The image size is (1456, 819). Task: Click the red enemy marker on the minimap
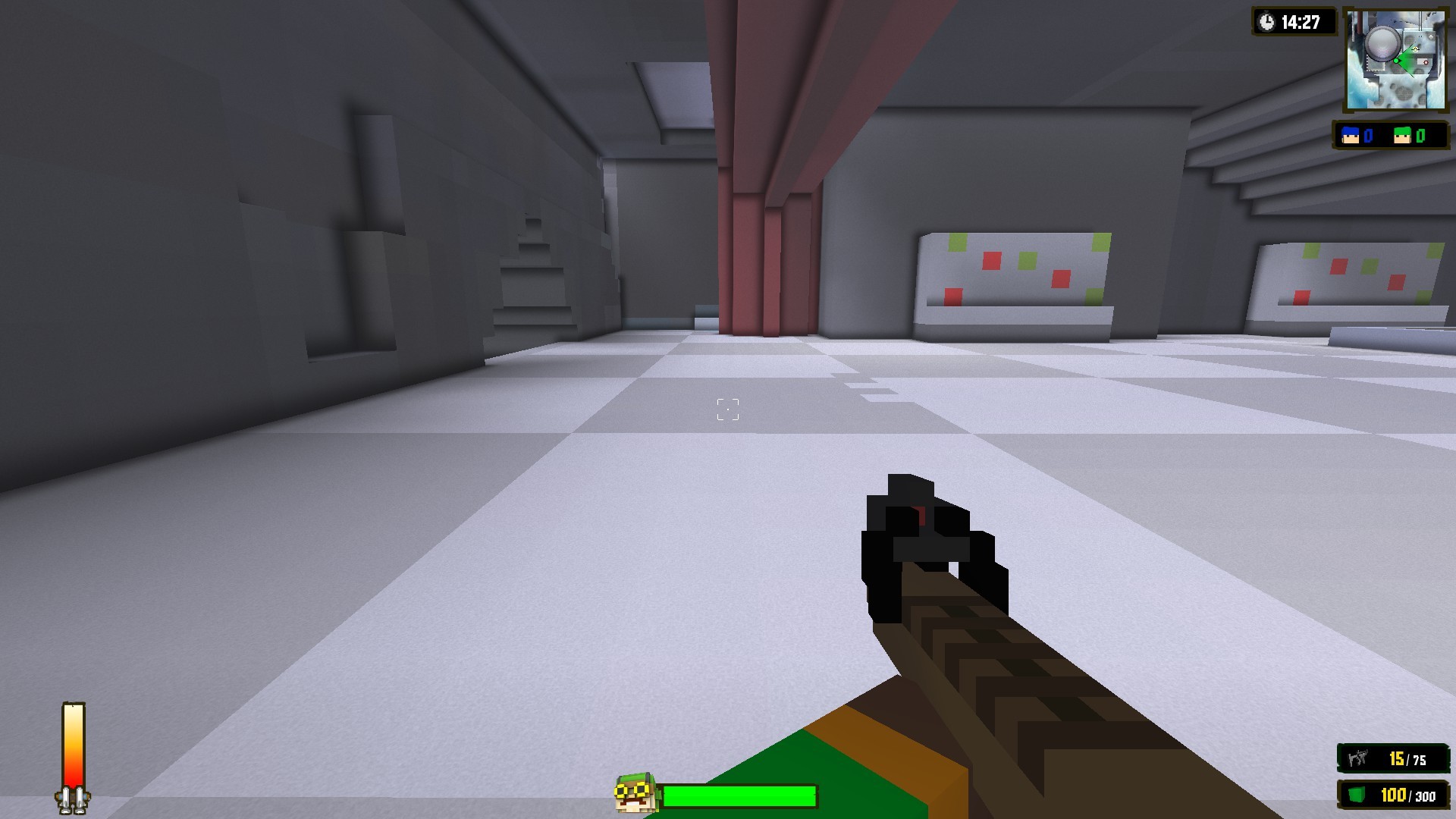pos(1426,62)
